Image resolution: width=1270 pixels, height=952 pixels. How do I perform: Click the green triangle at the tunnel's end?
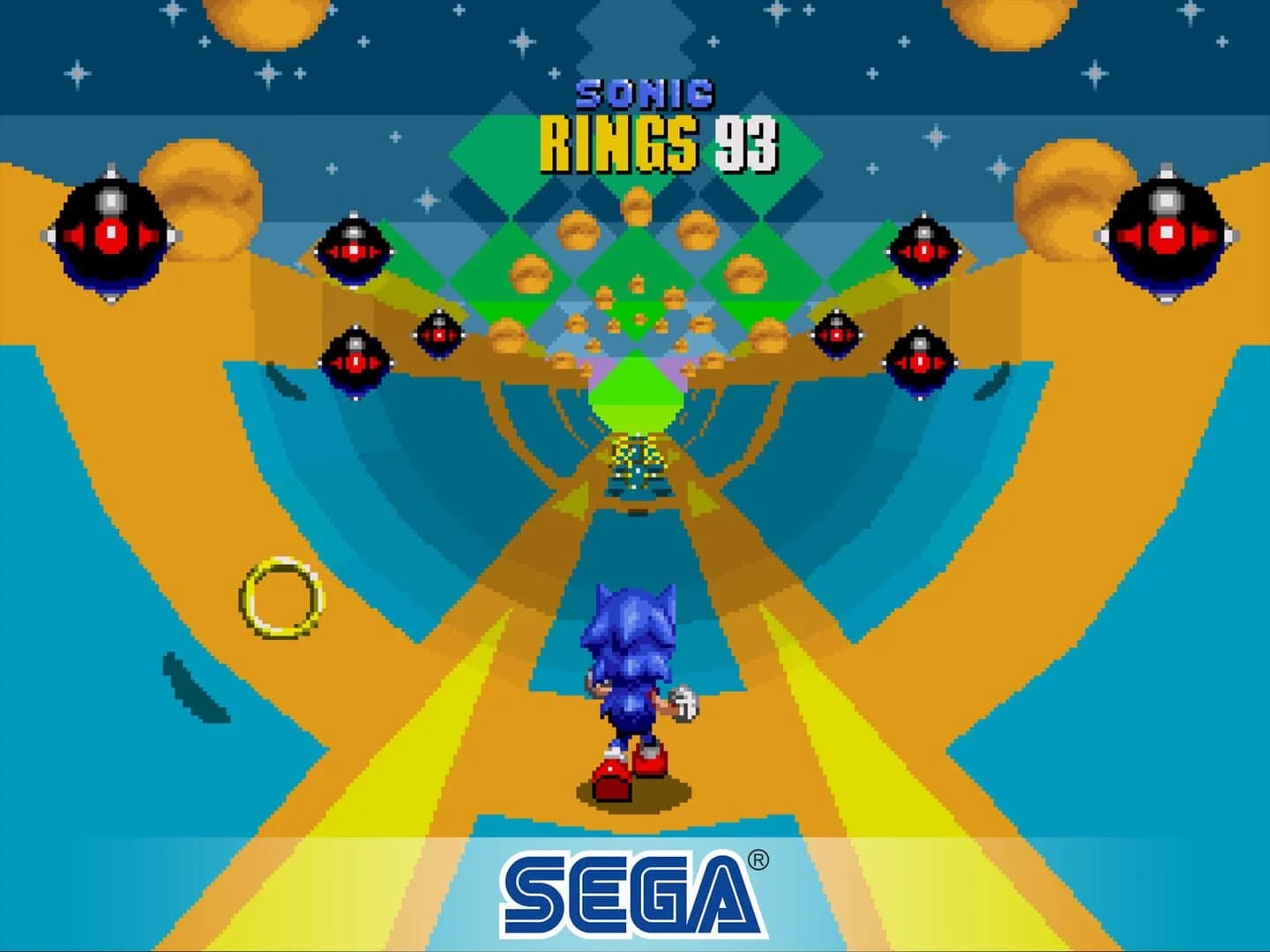point(637,397)
